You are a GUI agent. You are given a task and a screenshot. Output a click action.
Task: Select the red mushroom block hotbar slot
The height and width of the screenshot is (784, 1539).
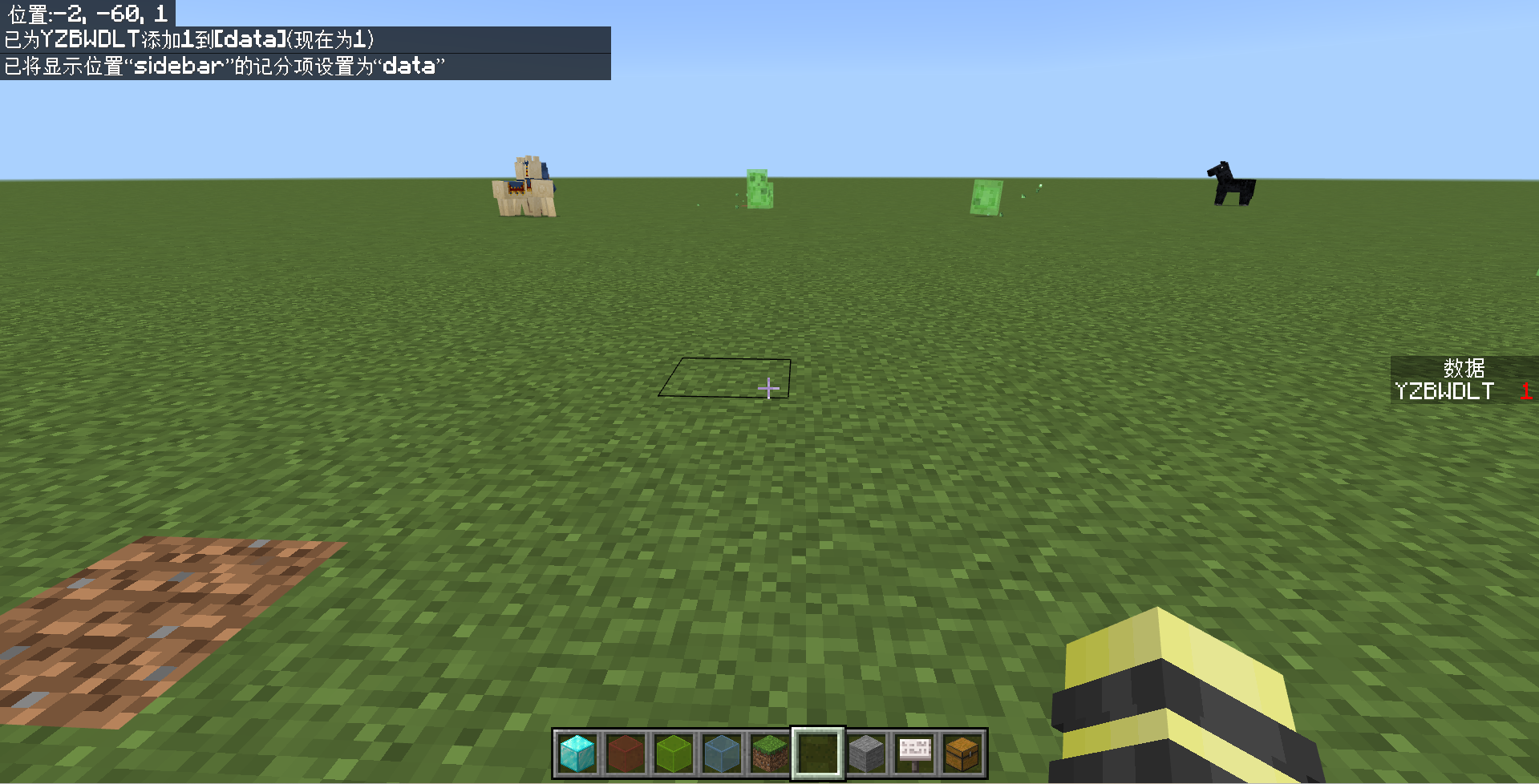click(x=626, y=753)
